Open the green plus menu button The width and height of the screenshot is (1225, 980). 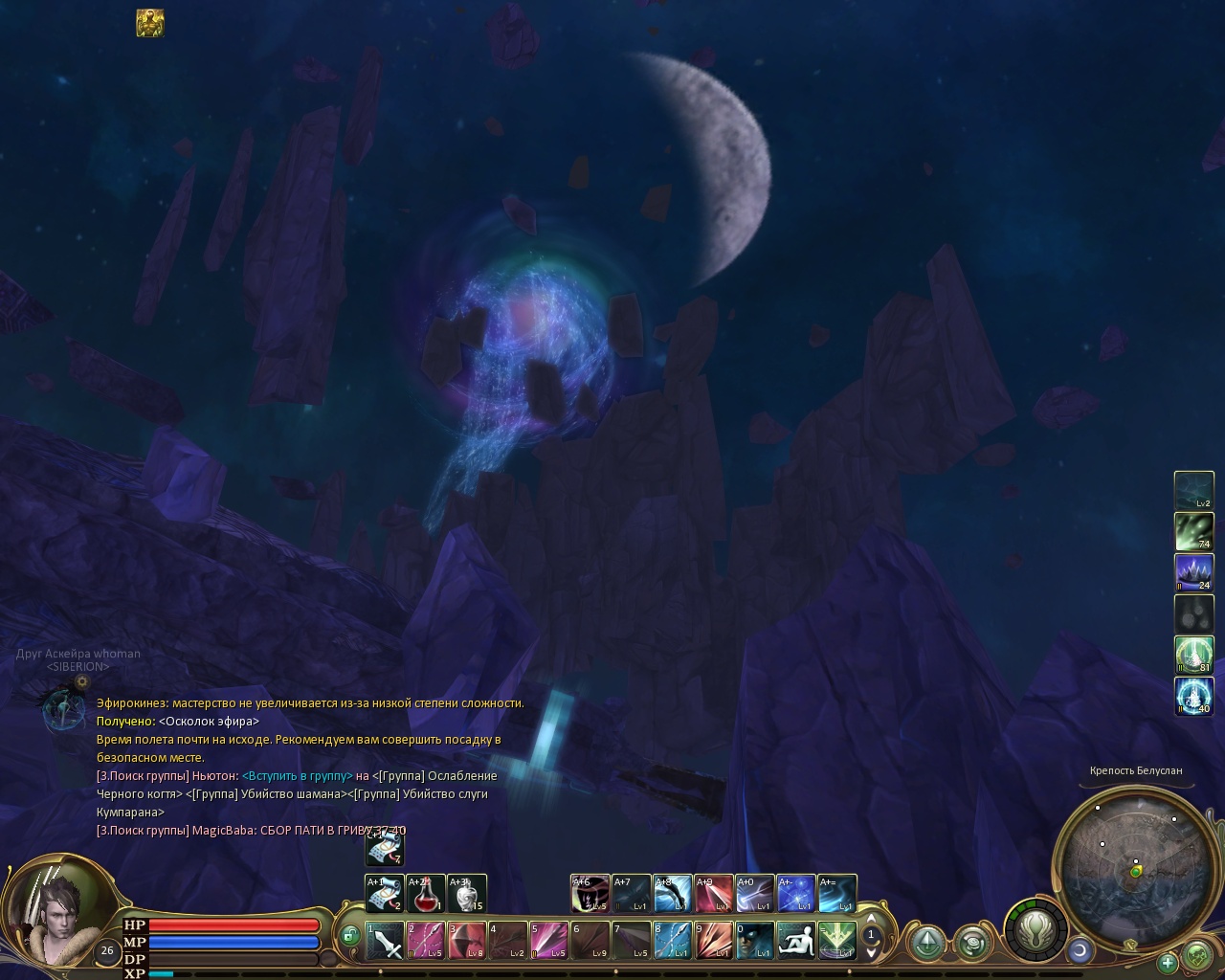coord(1167,962)
